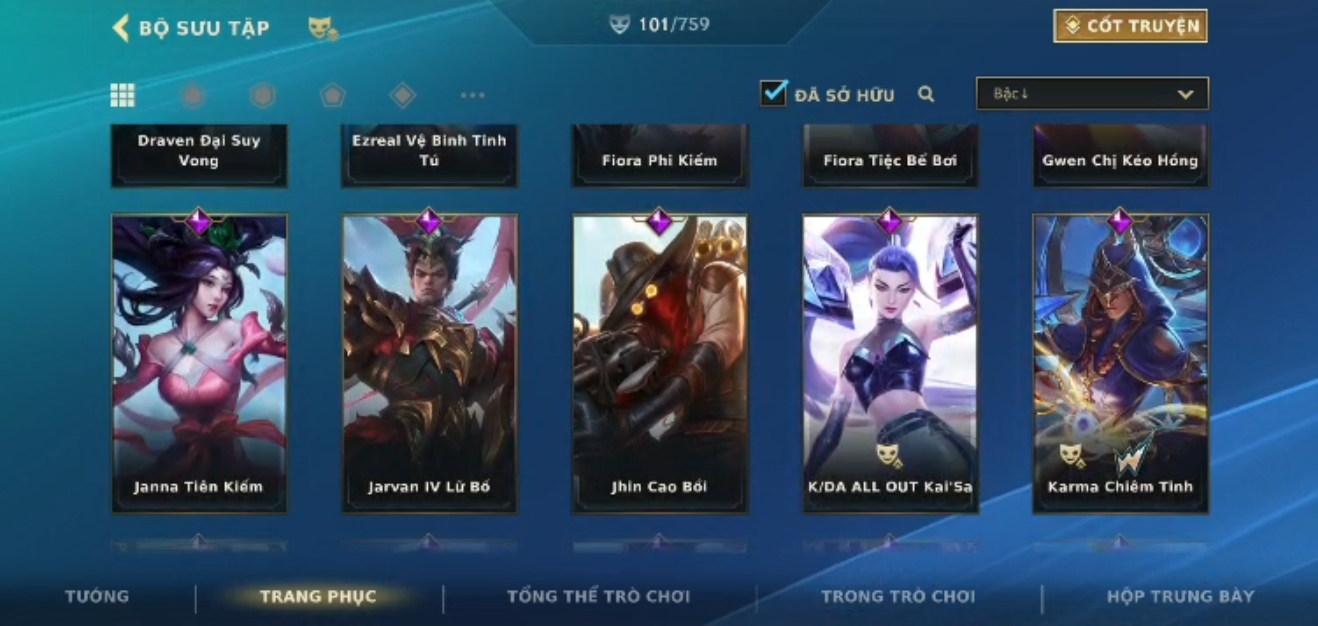Choose the Jhin Cao Bồi skin card
The image size is (1318, 626).
tap(659, 364)
